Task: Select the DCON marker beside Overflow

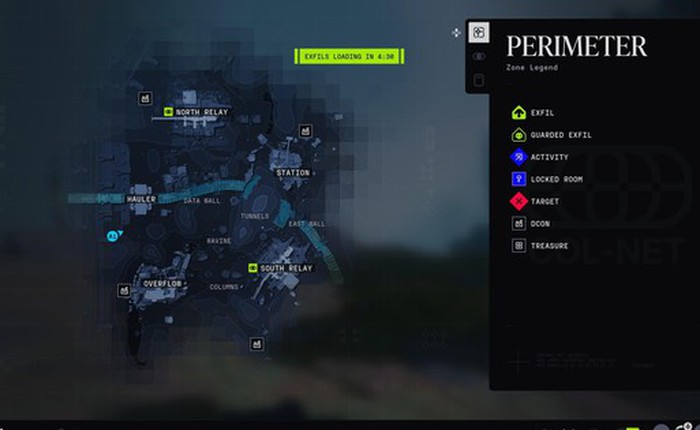Action: [x=124, y=290]
